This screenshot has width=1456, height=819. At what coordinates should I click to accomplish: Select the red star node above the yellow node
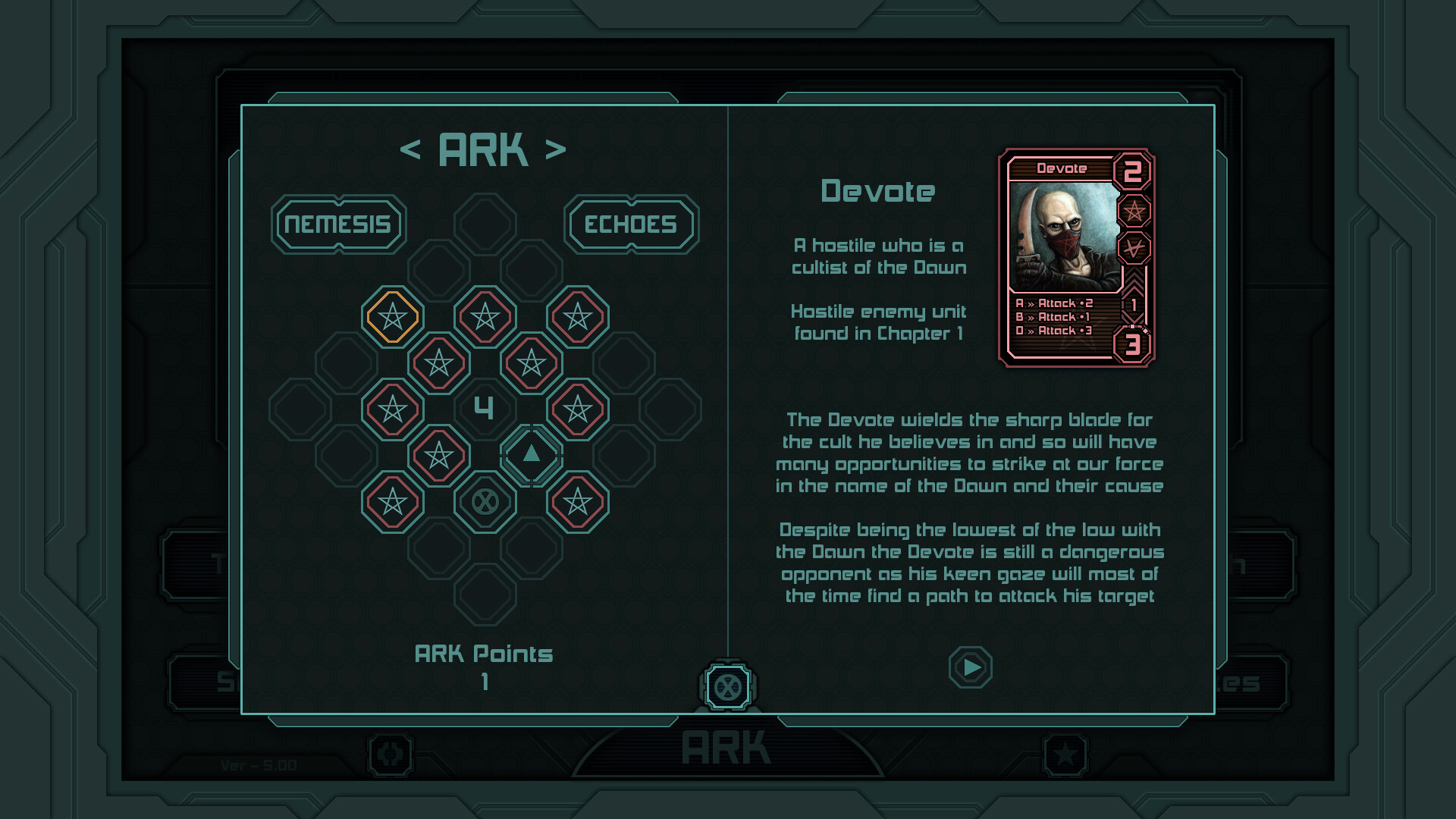[485, 316]
